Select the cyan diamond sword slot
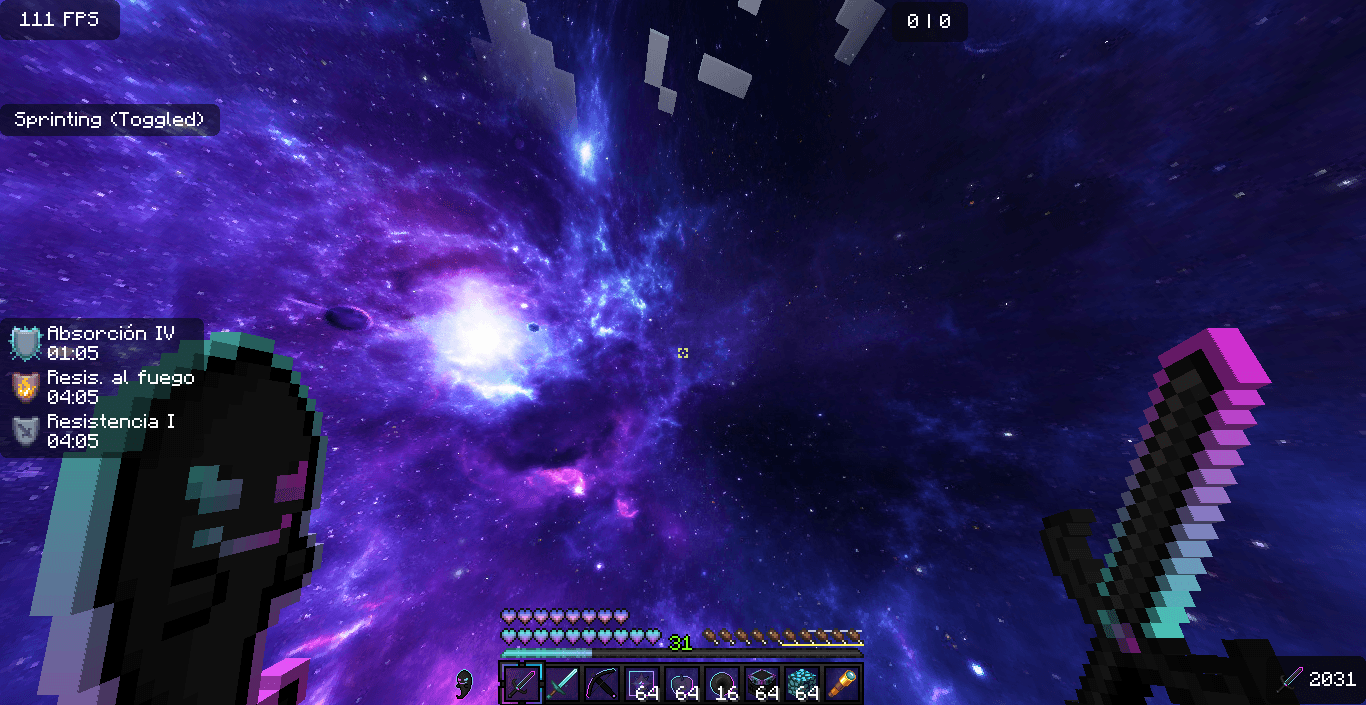 click(x=562, y=684)
